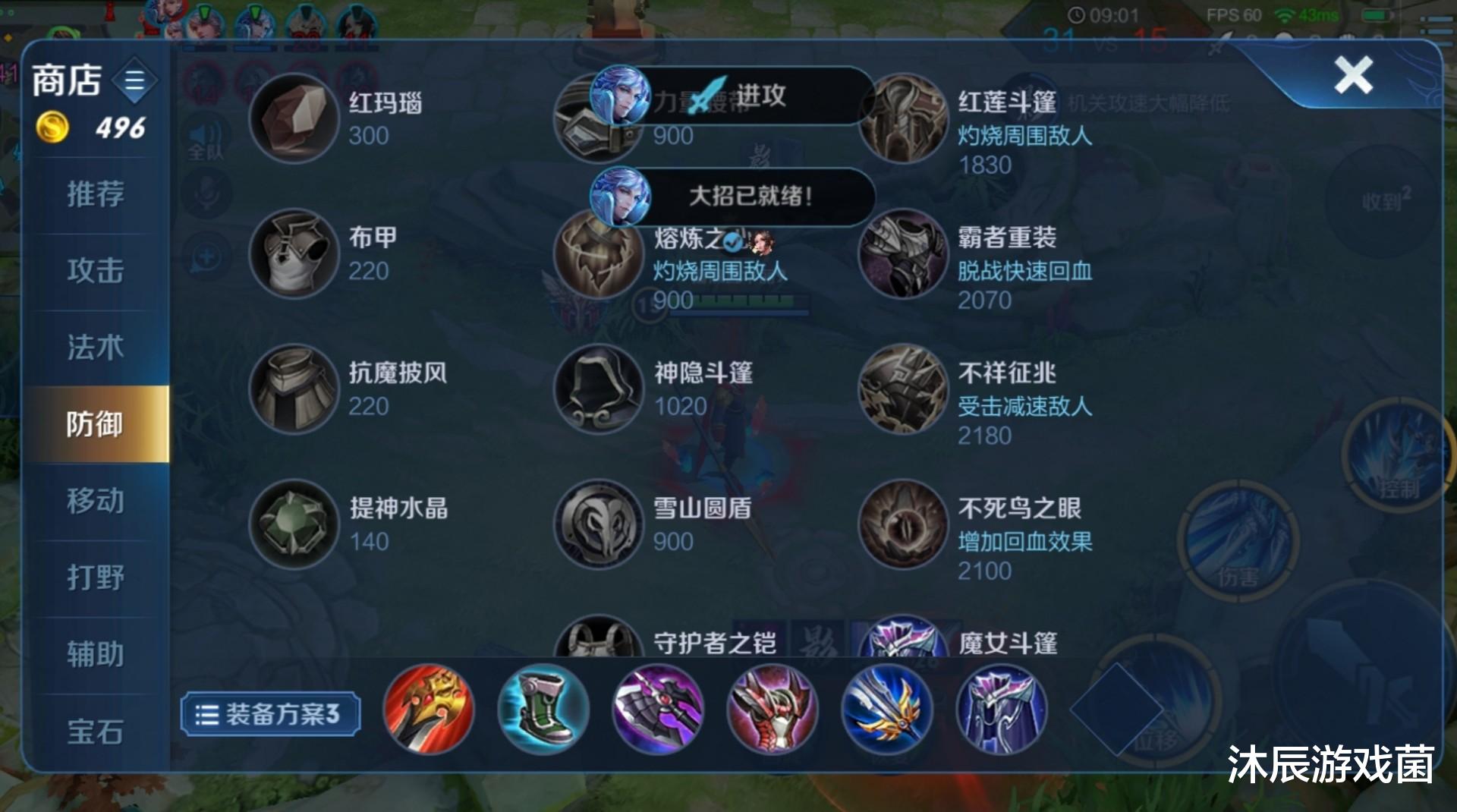Select the 魔女斗篷 cloak icon in build bar
Image resolution: width=1457 pixels, height=812 pixels.
[x=999, y=709]
